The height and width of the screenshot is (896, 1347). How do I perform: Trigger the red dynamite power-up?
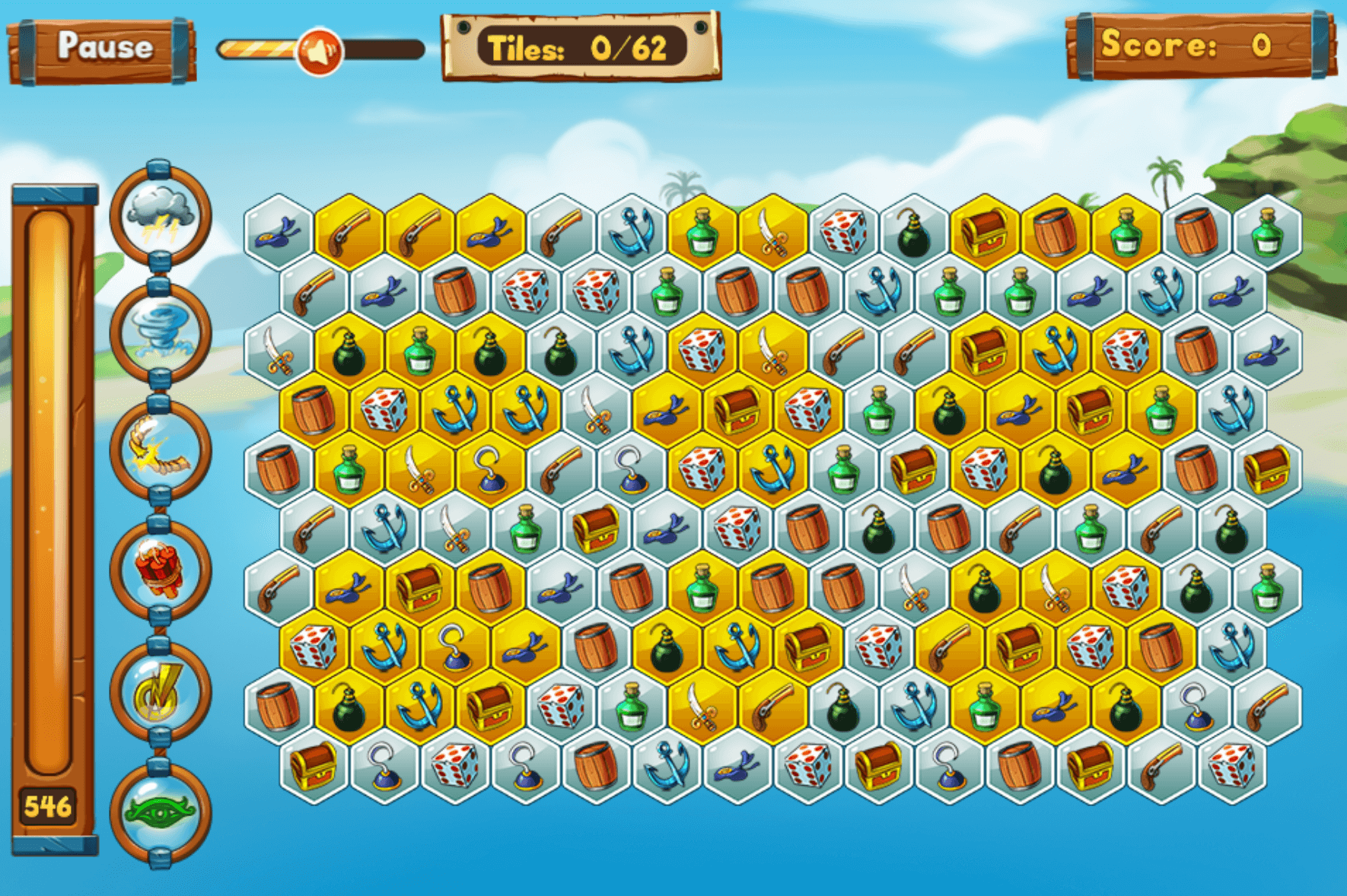point(160,570)
